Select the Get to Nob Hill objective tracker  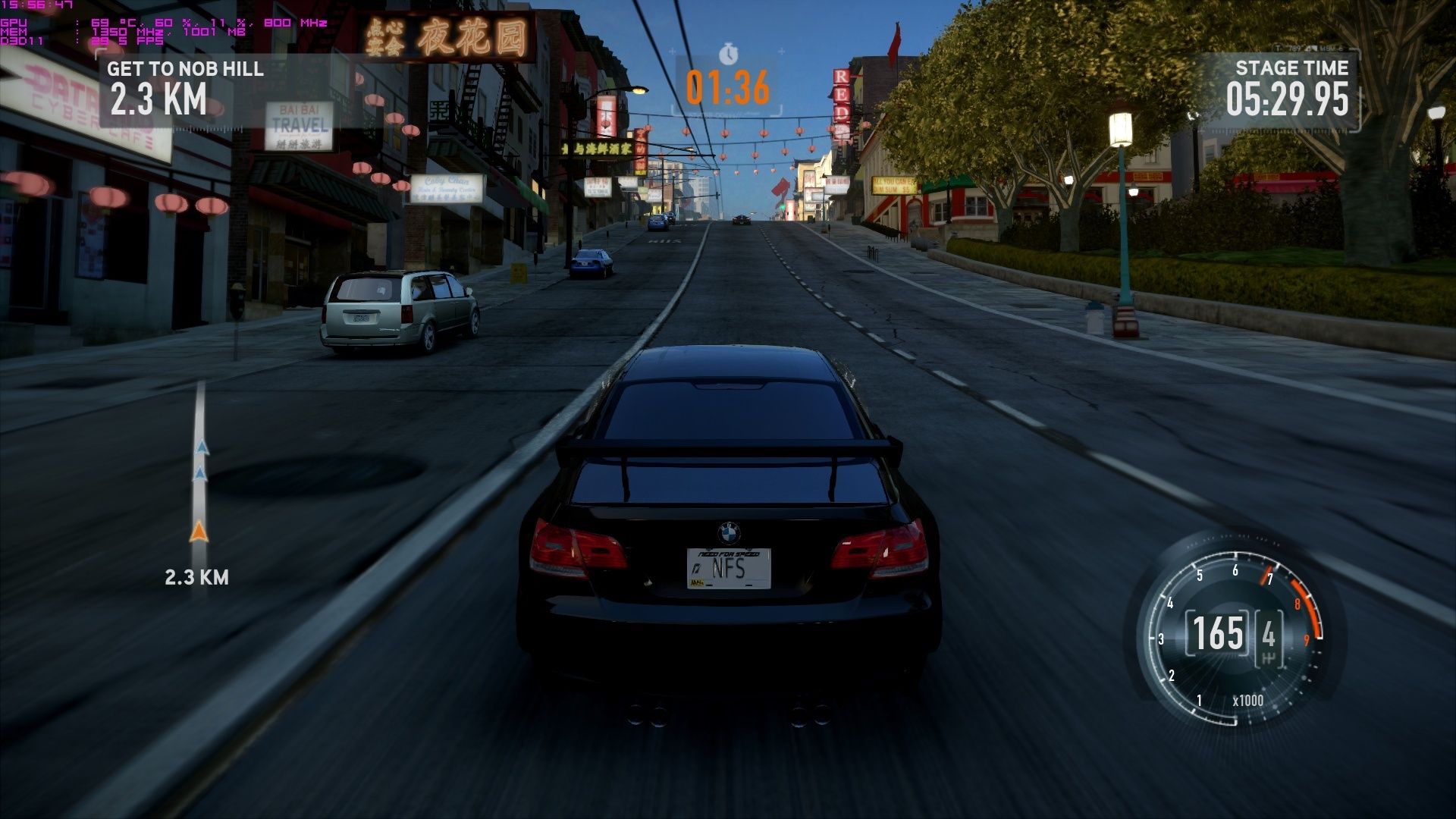[x=184, y=89]
